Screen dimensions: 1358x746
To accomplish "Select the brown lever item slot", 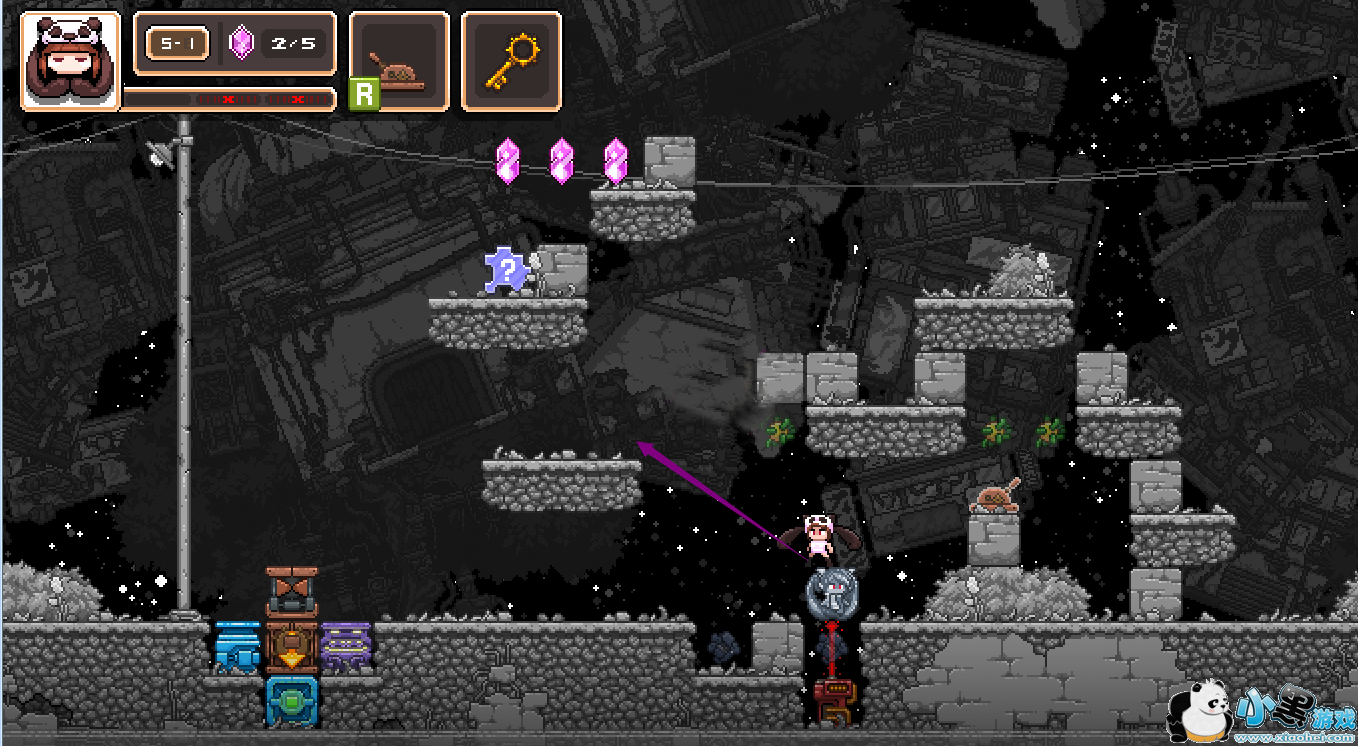I will [399, 61].
